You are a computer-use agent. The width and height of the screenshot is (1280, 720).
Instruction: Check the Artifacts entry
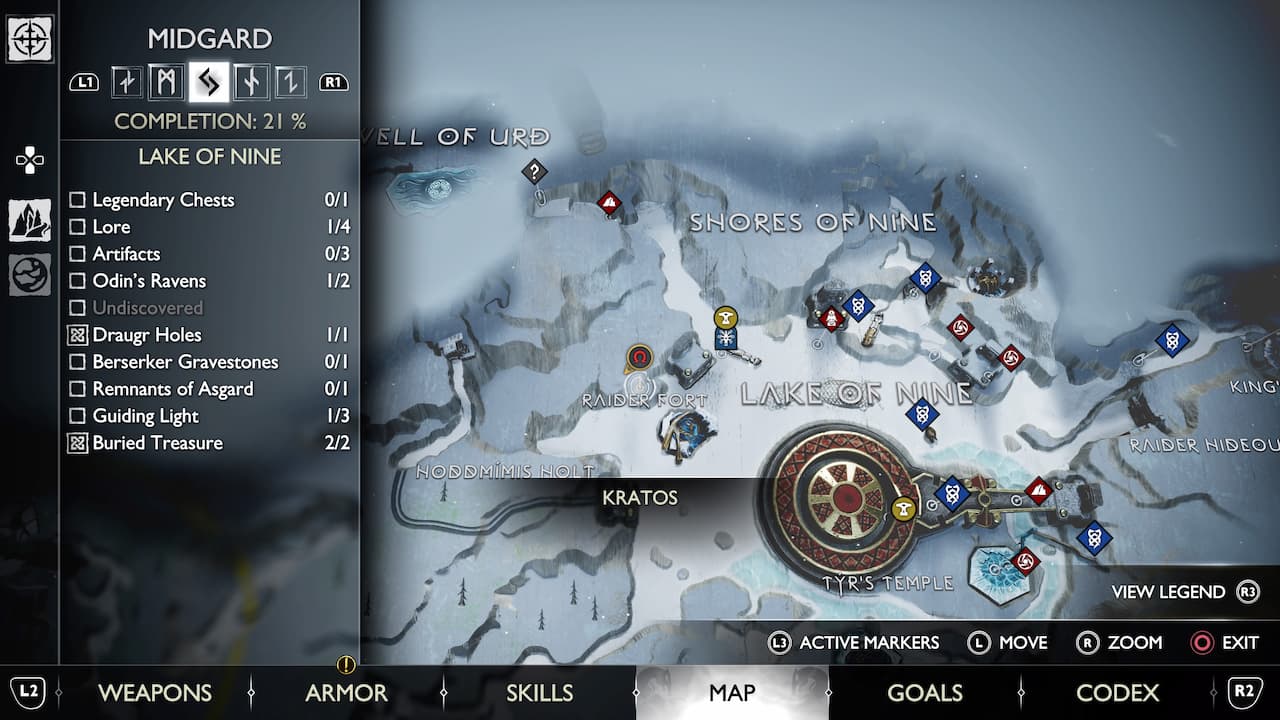pyautogui.click(x=77, y=254)
